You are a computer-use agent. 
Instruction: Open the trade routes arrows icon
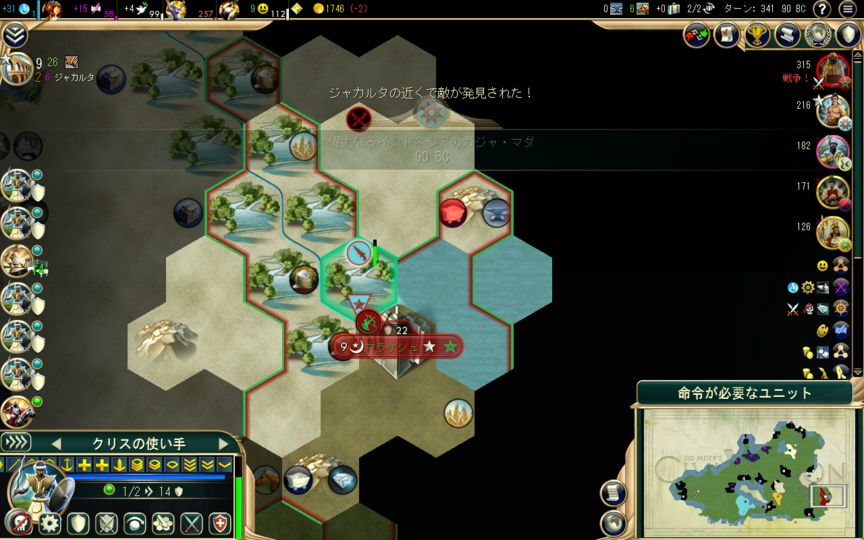coord(697,35)
